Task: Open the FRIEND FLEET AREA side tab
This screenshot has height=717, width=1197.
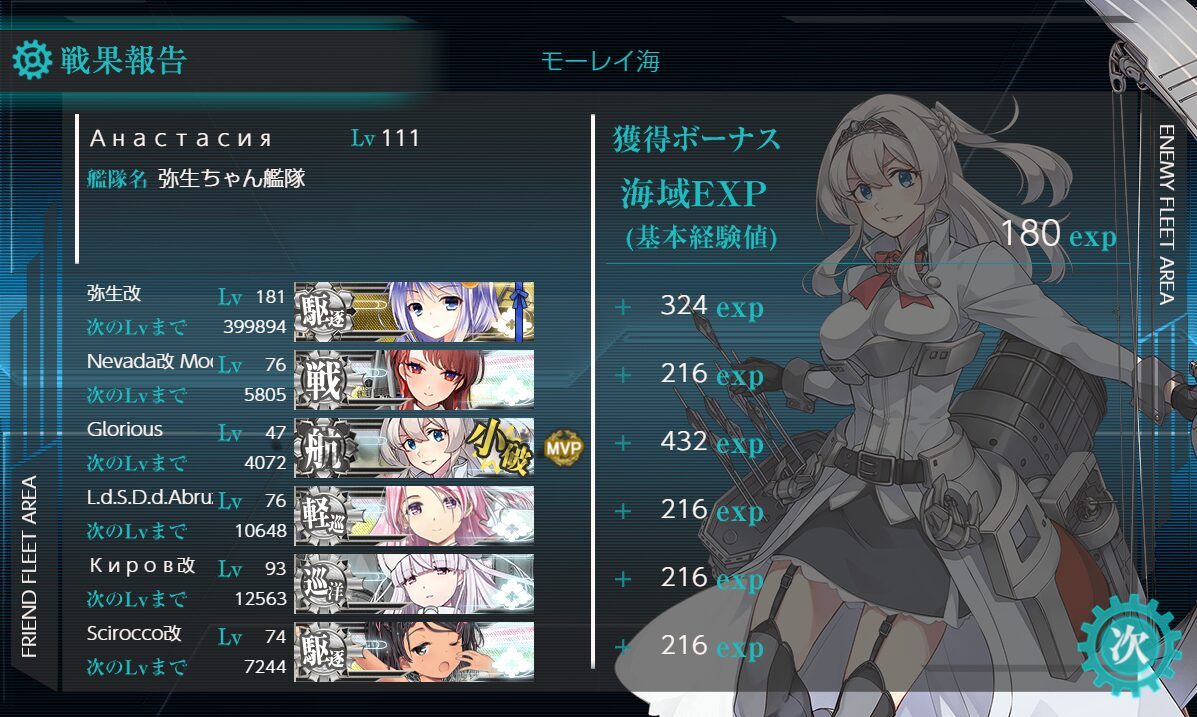Action: tap(29, 566)
